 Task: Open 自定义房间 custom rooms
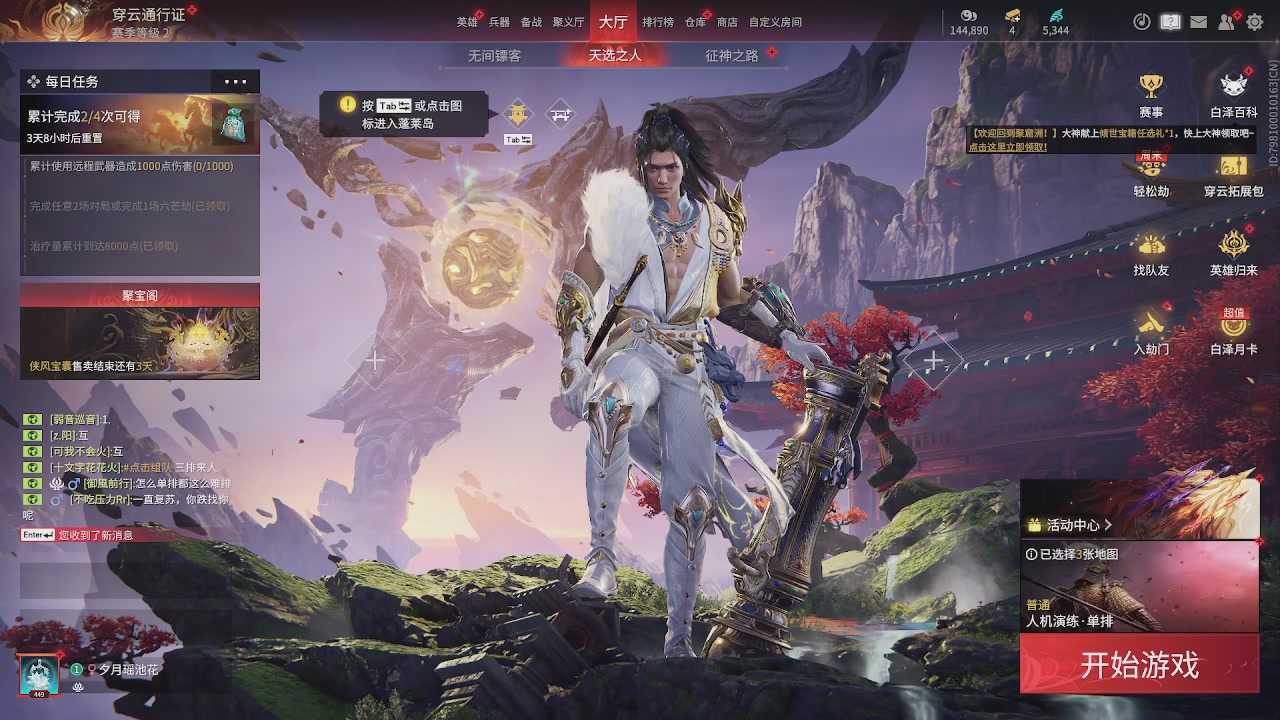(x=775, y=22)
